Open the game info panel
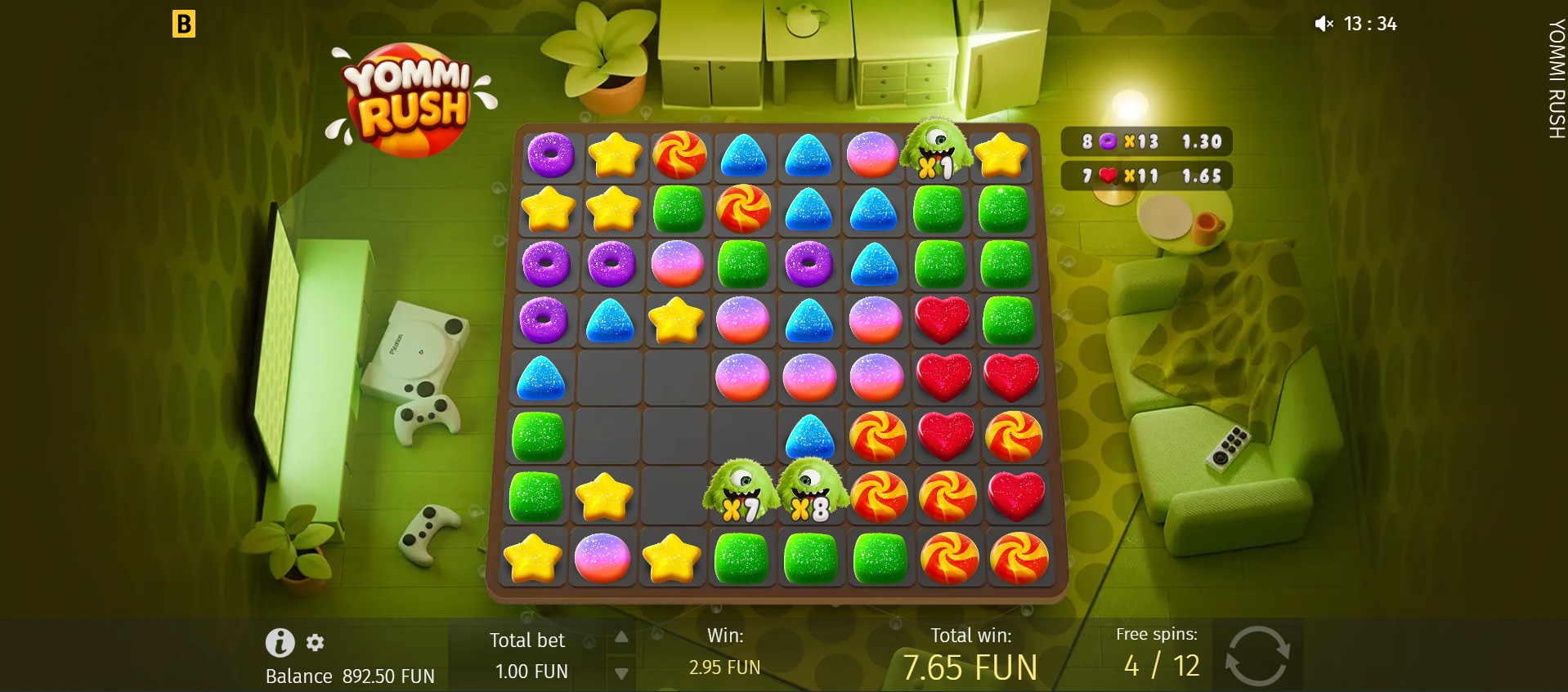This screenshot has height=692, width=1568. pyautogui.click(x=281, y=643)
